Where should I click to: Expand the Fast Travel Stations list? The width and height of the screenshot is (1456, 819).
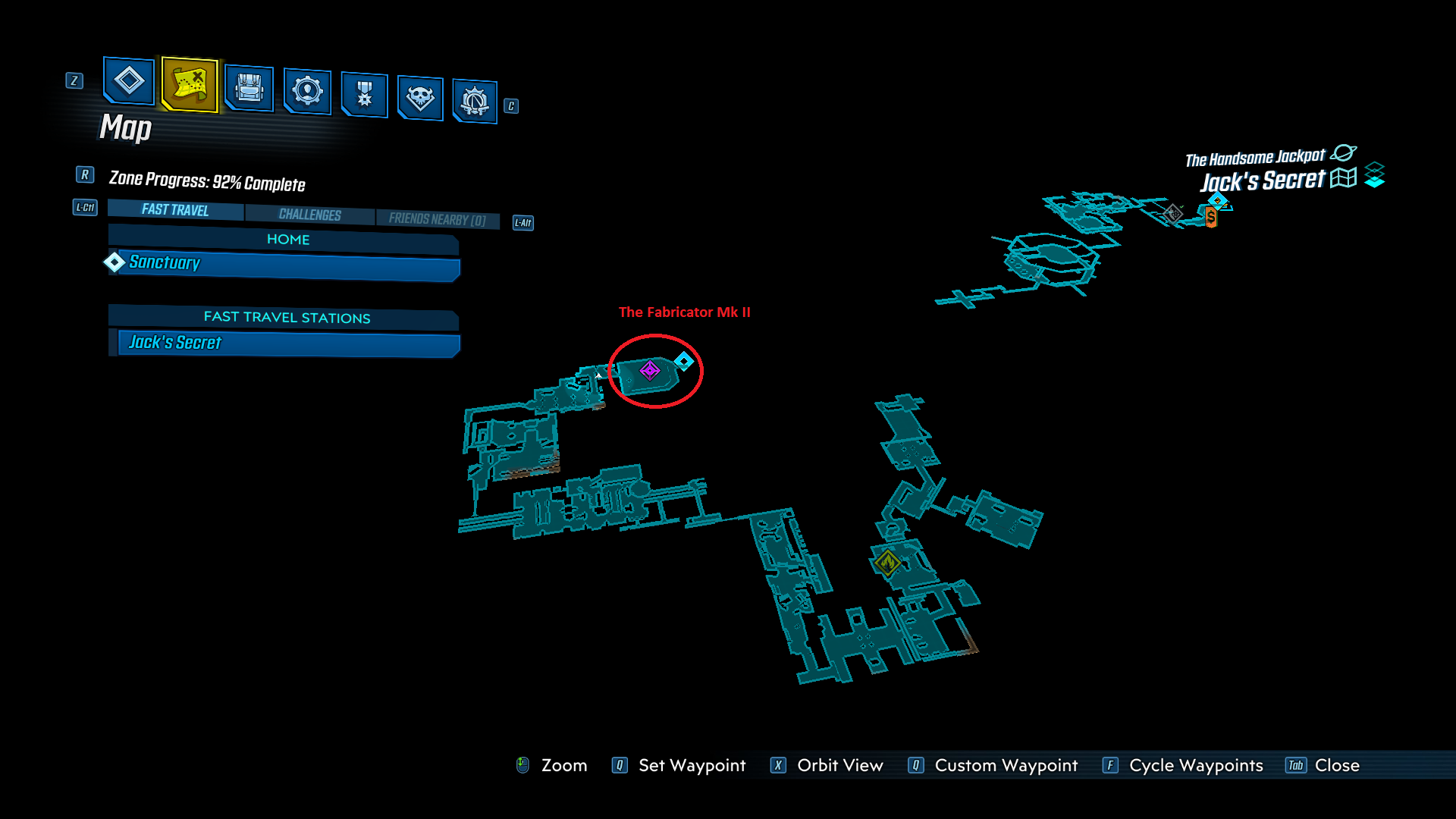pos(287,318)
